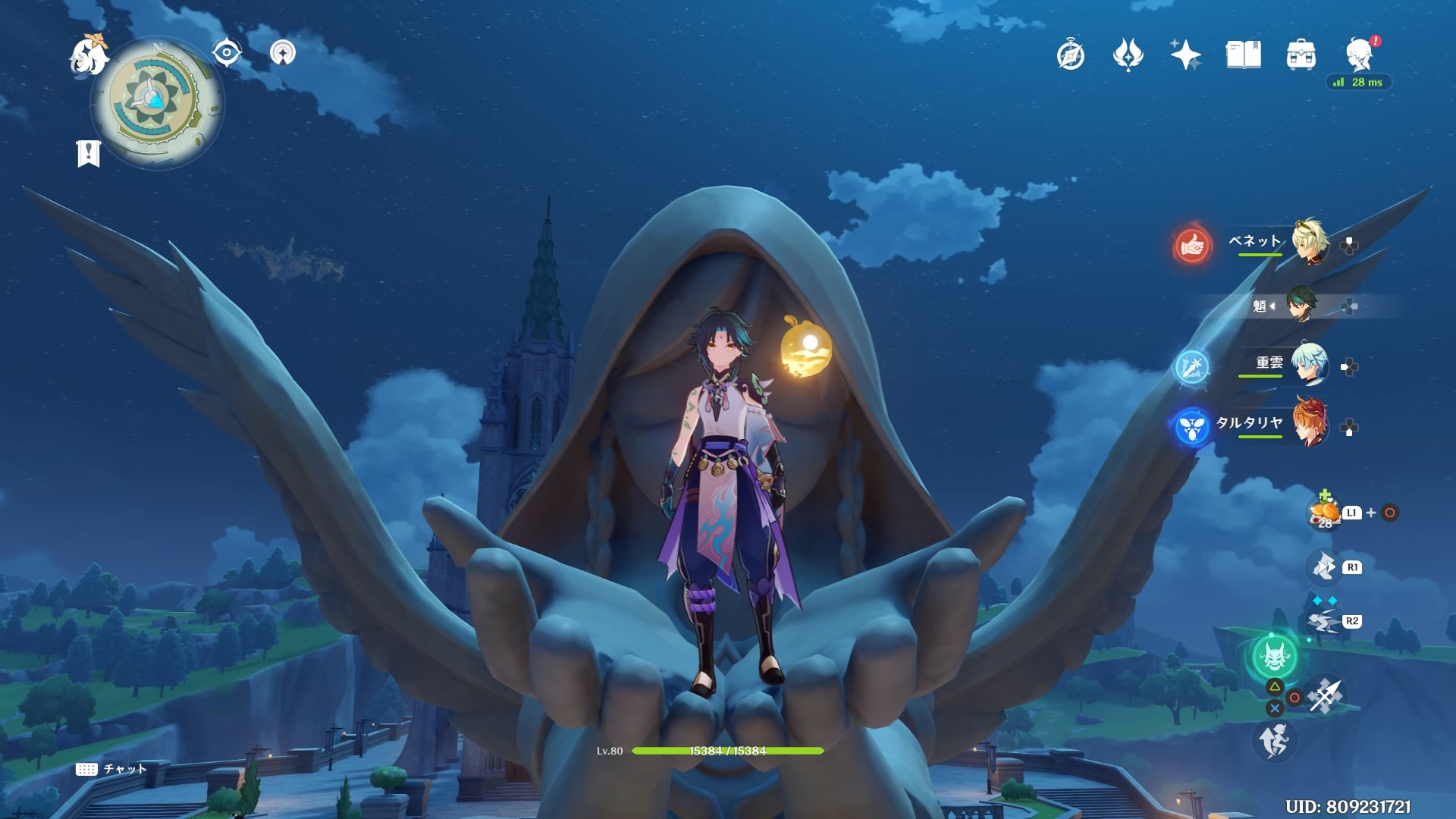Toggle the elemental sight eye icon
Screen dimensions: 1456x819
tap(227, 52)
